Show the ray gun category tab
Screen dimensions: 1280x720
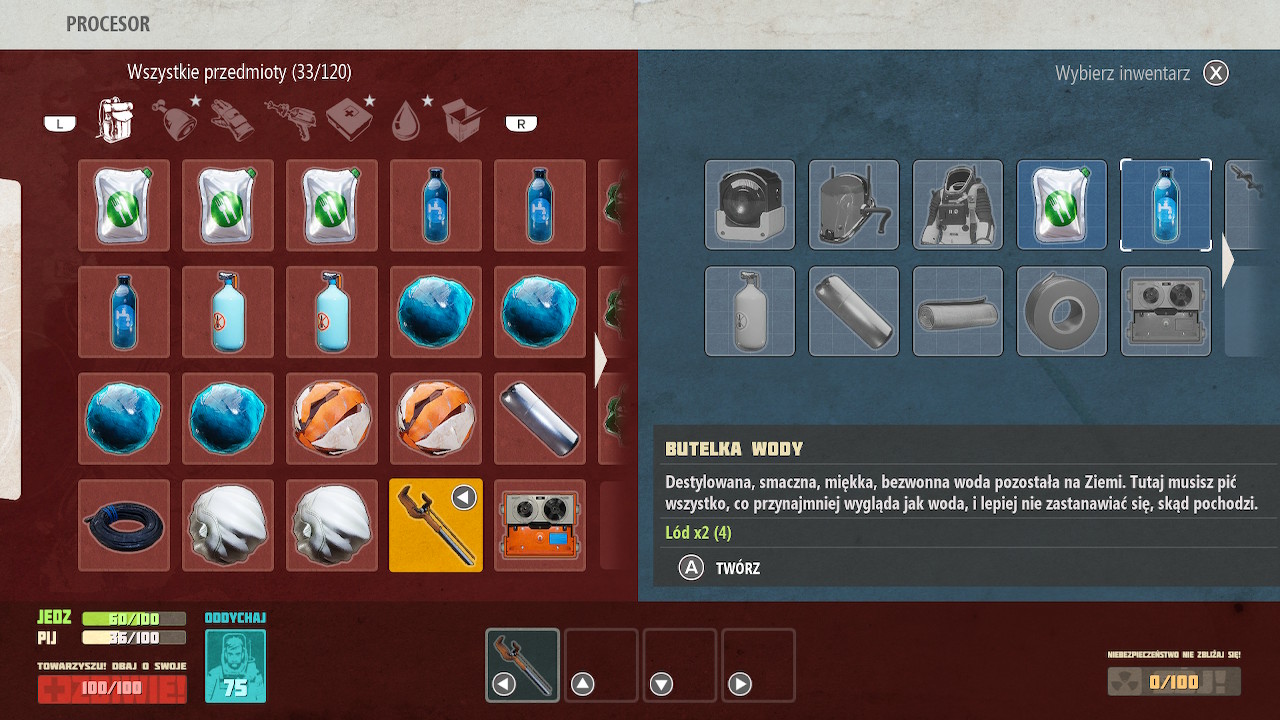(289, 120)
